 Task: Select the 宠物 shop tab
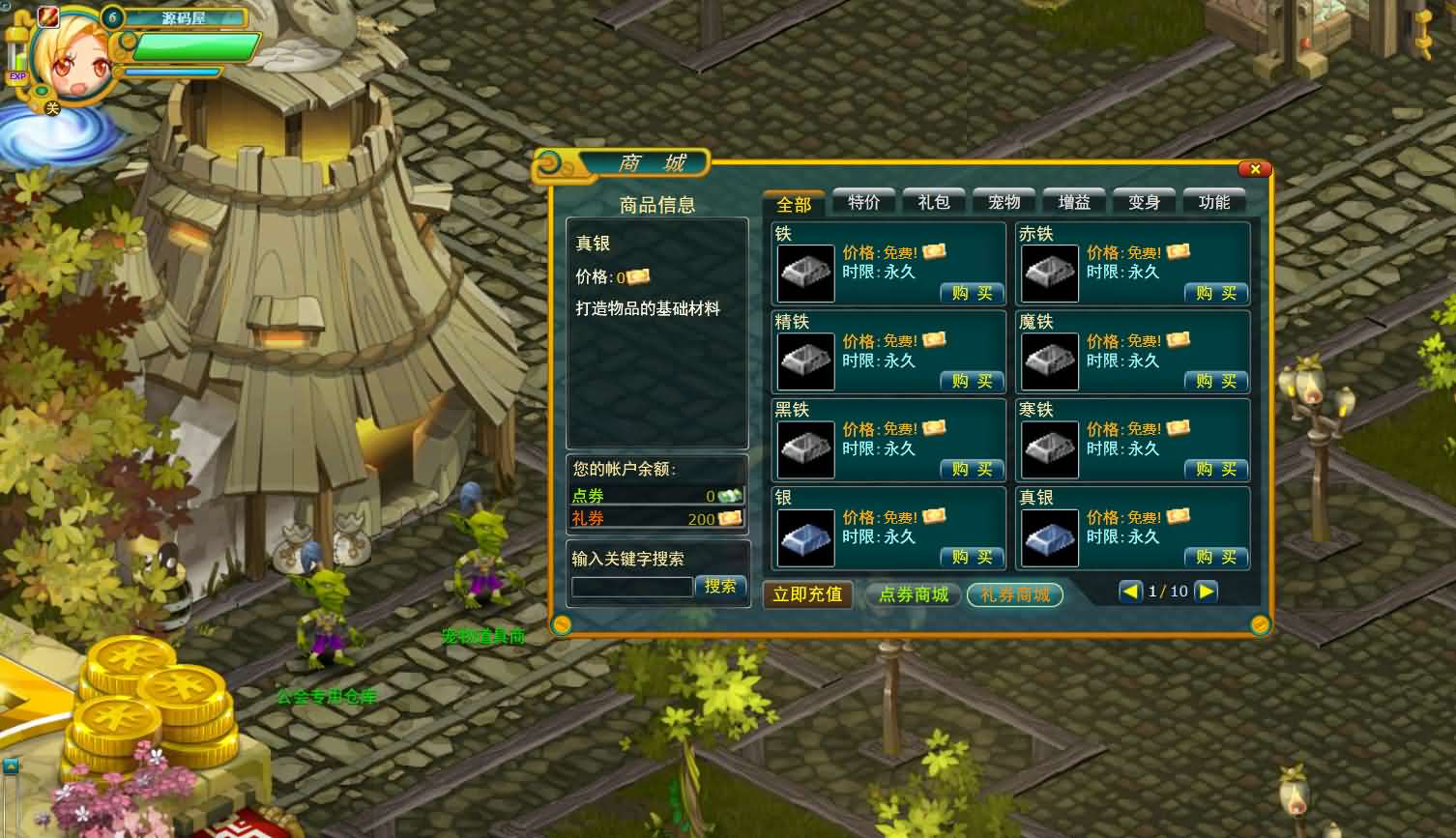(1004, 202)
